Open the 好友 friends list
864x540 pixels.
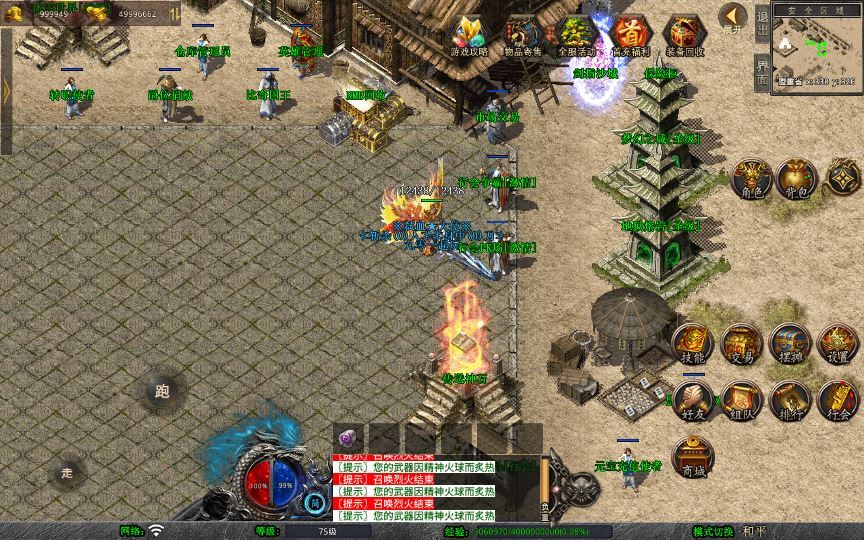pyautogui.click(x=693, y=399)
